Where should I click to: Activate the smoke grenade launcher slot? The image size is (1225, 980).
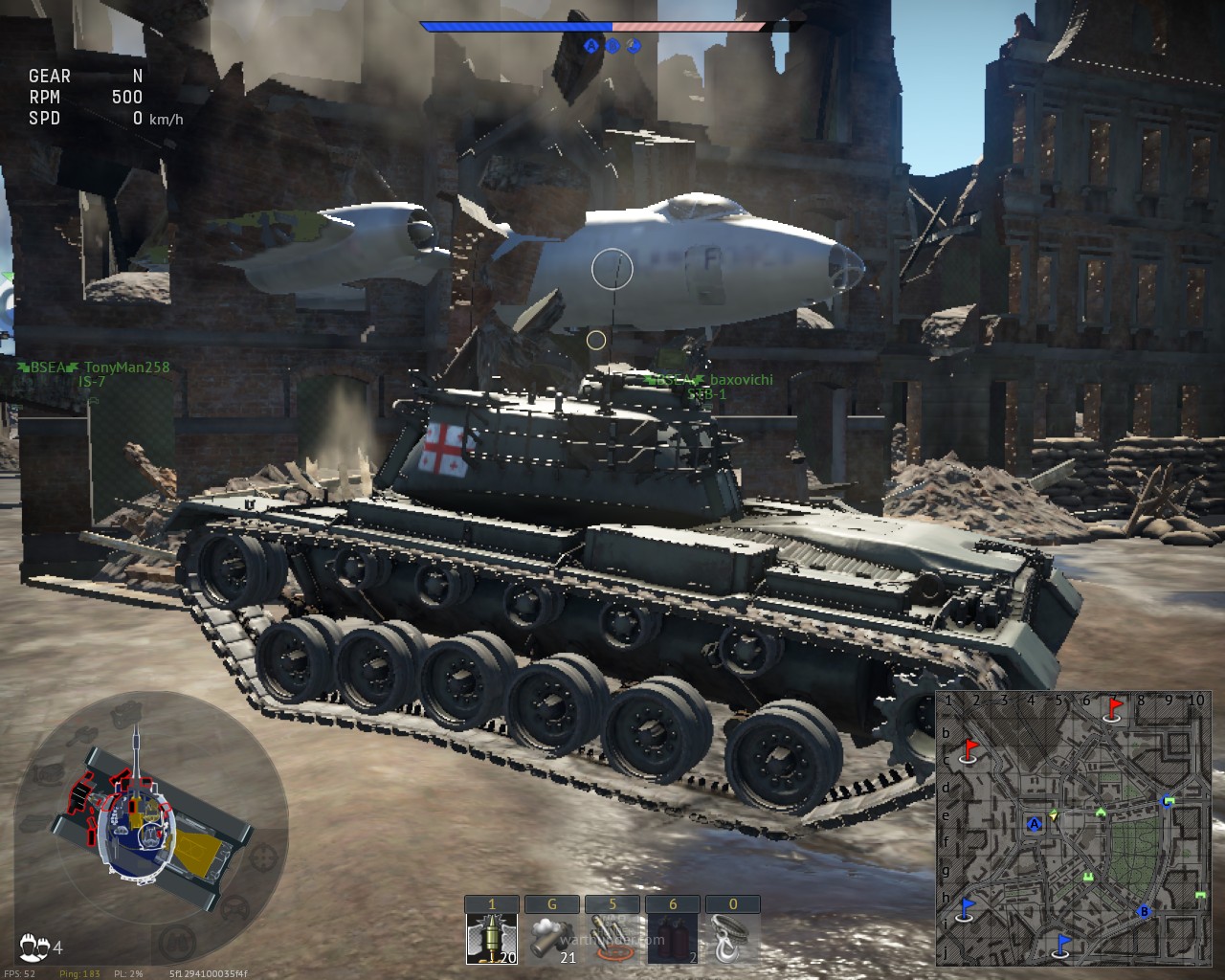tap(551, 938)
